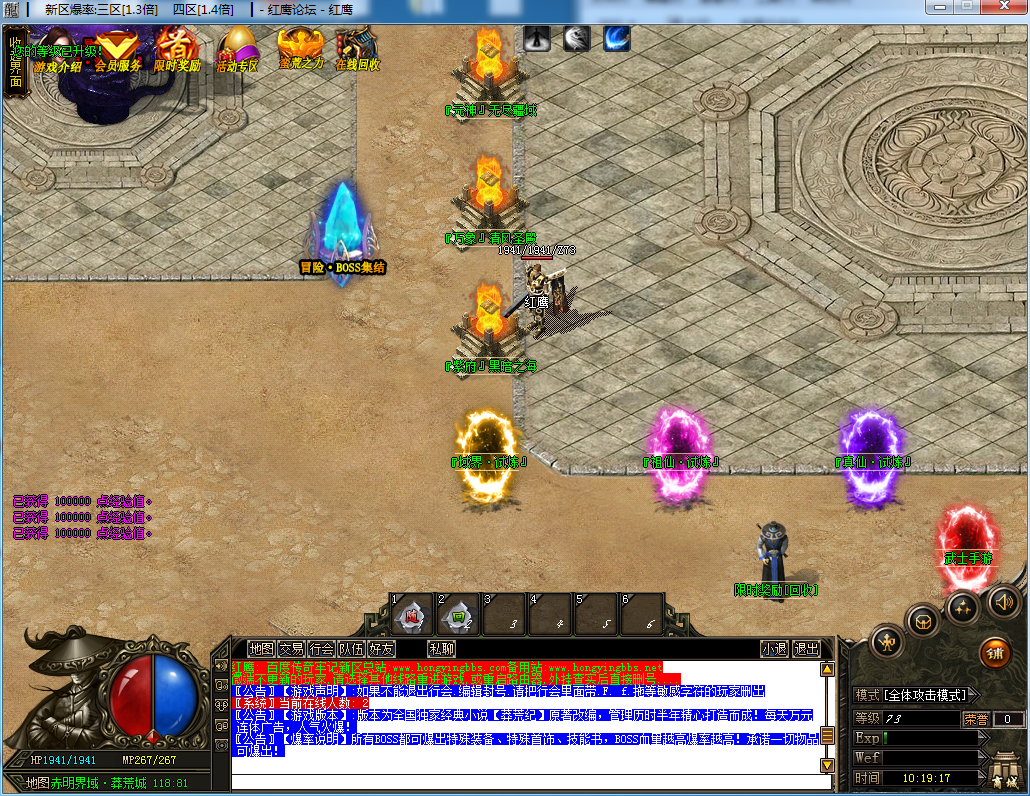The width and height of the screenshot is (1030, 796).
Task: Open the 限时奖励 timed rewards icon
Action: coord(177,50)
